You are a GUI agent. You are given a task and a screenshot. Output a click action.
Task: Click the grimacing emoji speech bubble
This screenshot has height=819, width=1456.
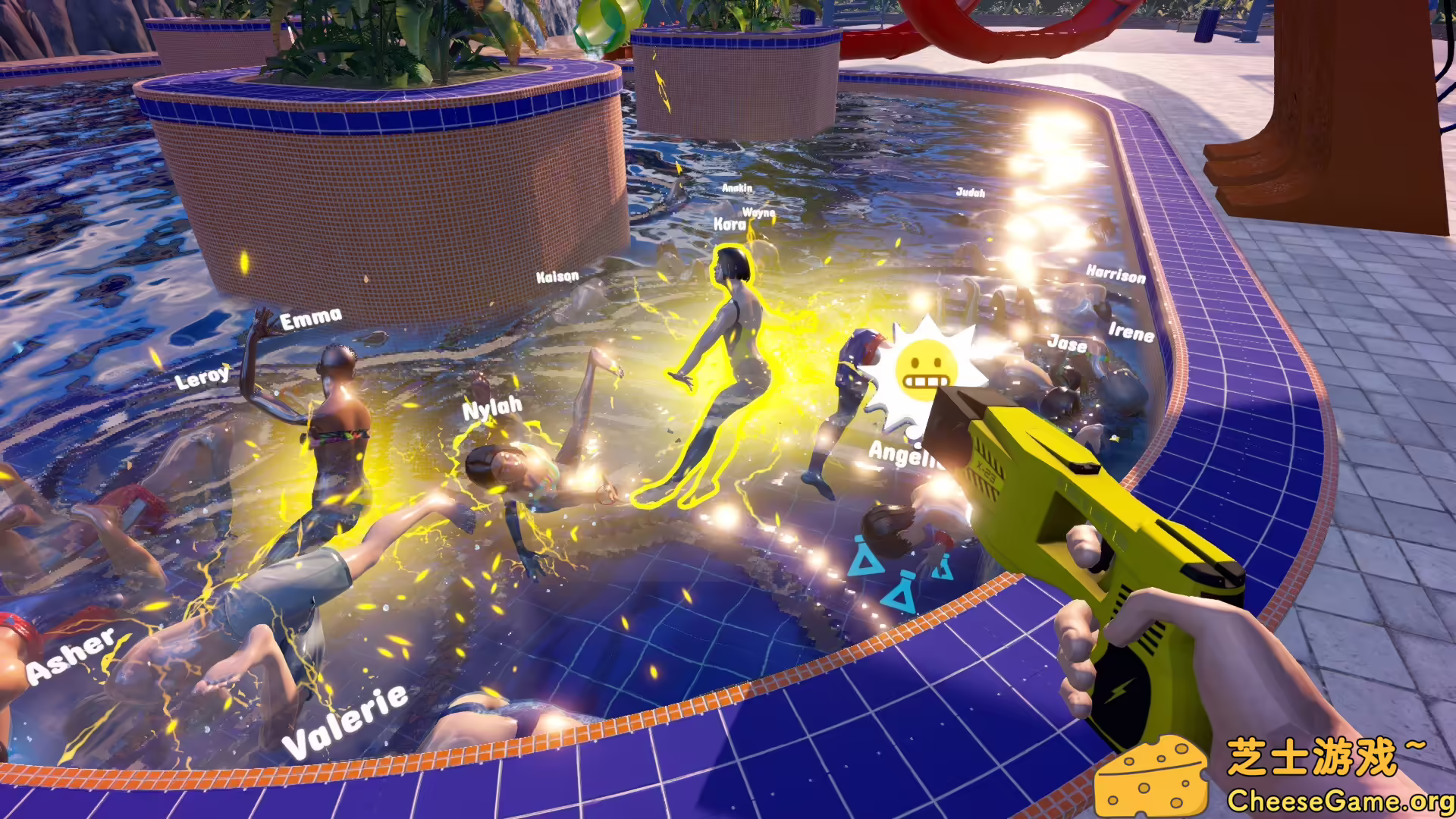(x=927, y=367)
